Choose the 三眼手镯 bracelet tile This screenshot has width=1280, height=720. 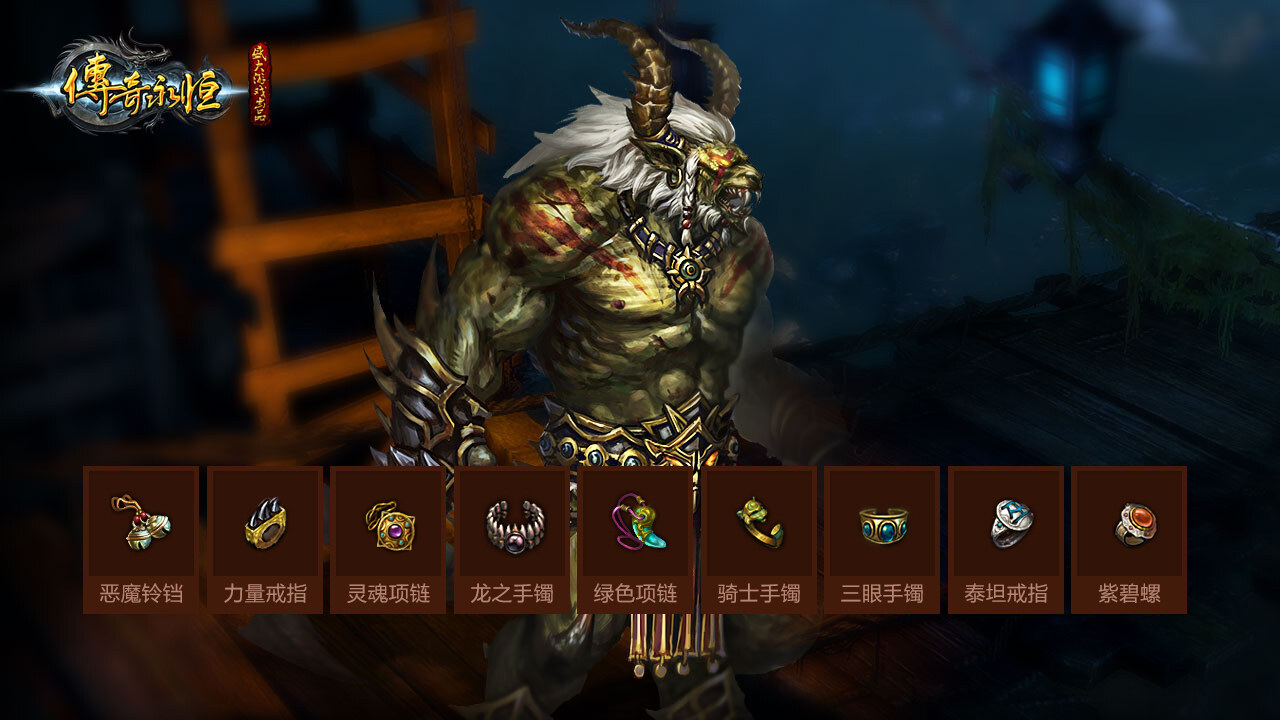(x=882, y=539)
